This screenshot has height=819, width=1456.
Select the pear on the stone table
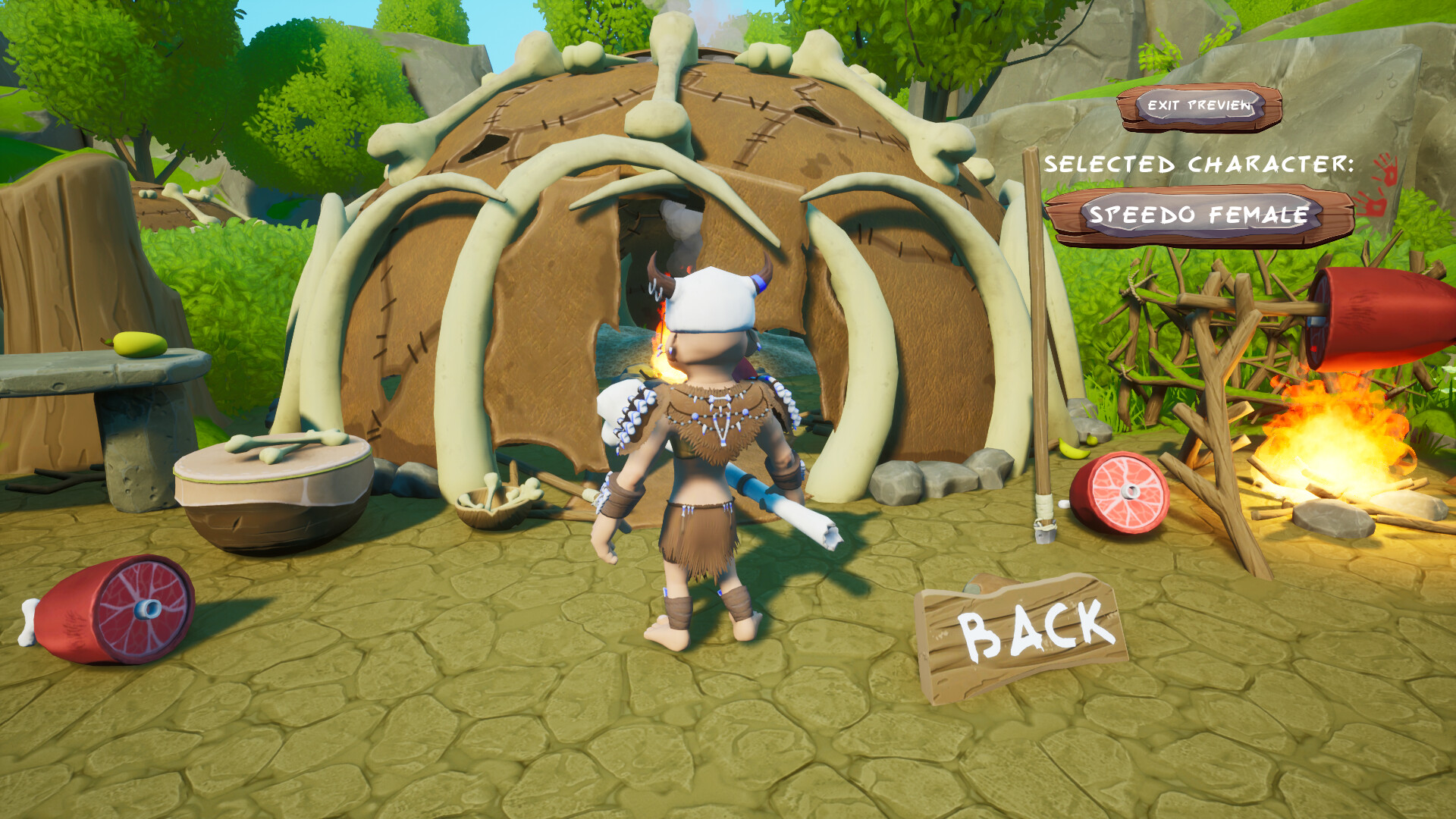(140, 345)
